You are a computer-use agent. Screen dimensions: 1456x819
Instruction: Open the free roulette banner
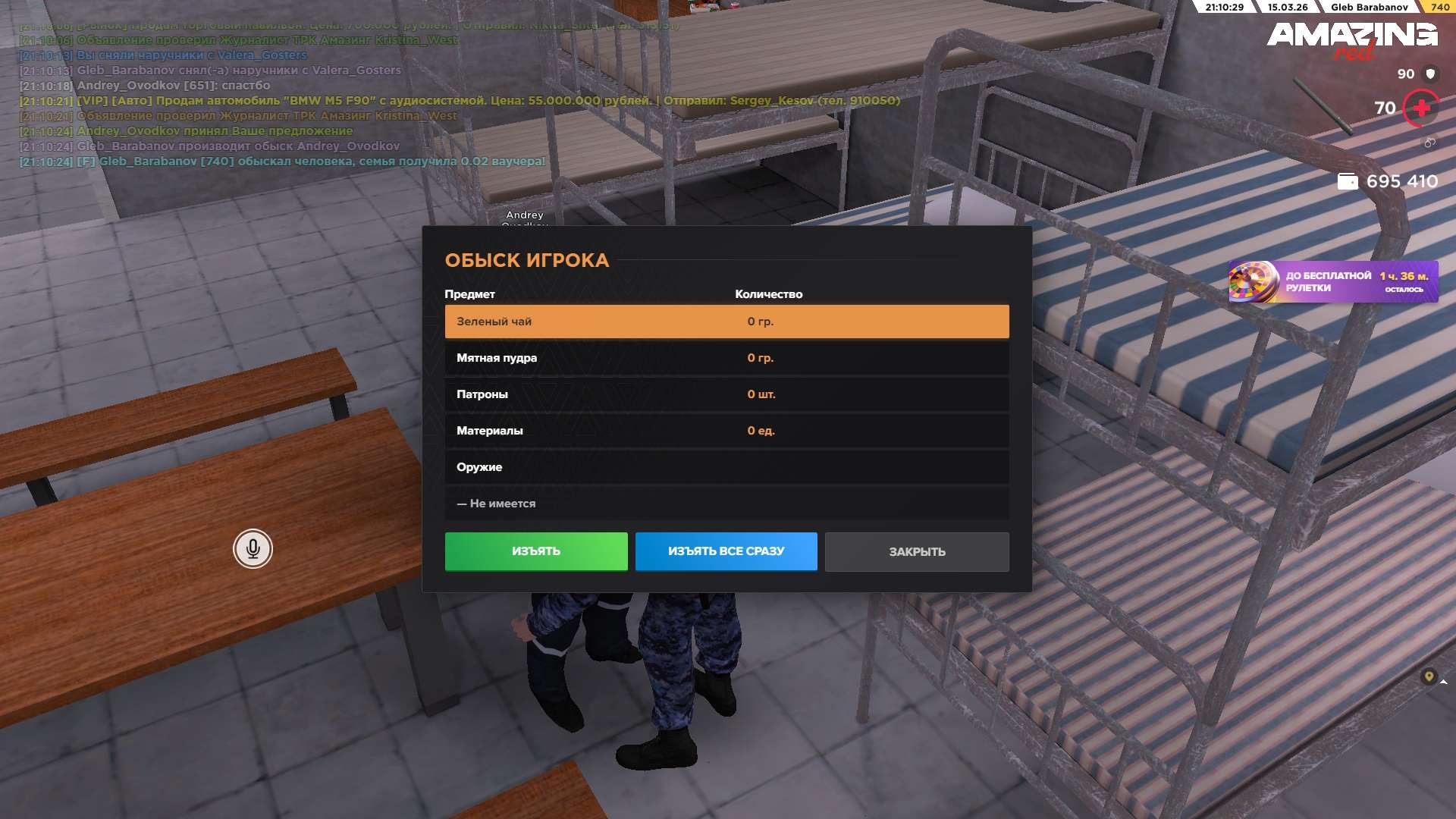pos(1332,282)
